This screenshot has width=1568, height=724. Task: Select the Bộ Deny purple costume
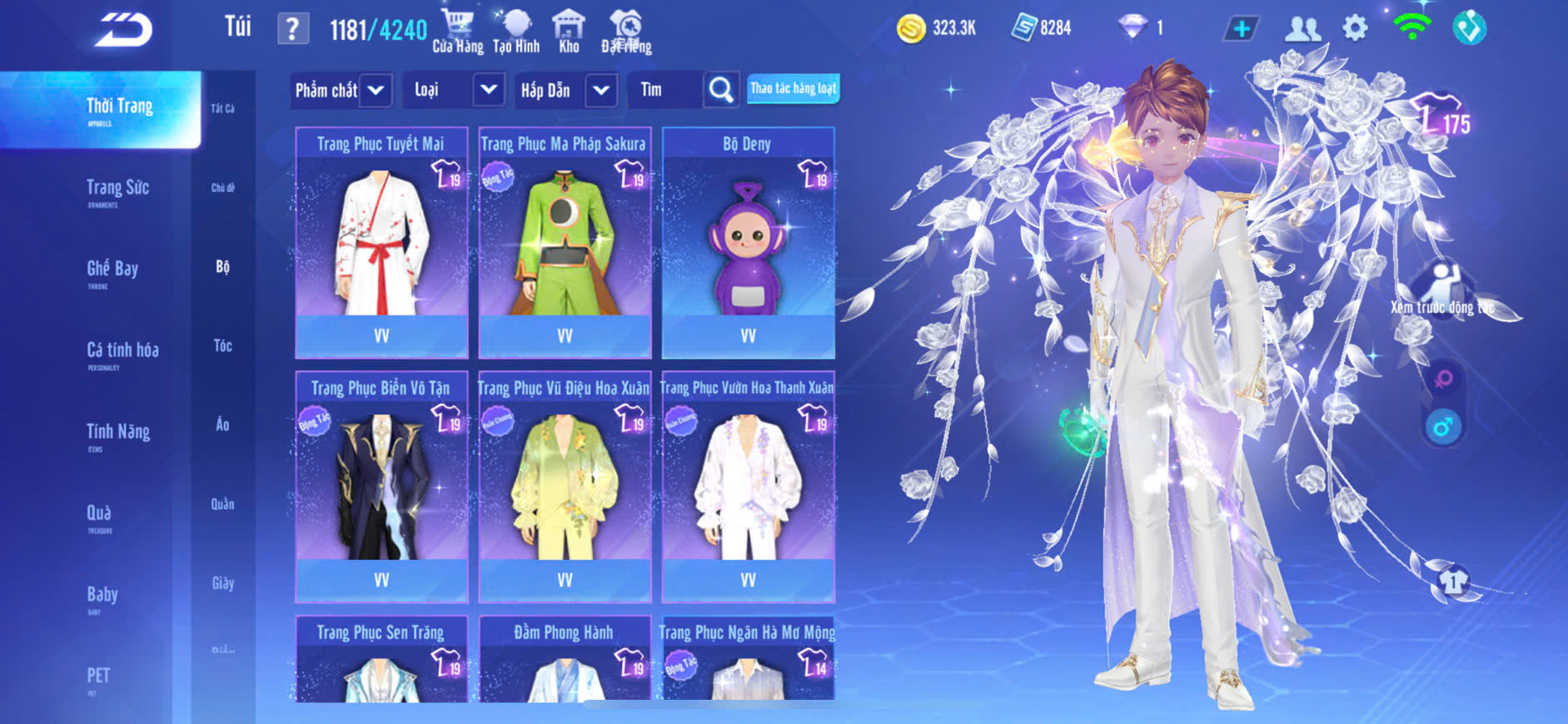tap(748, 242)
